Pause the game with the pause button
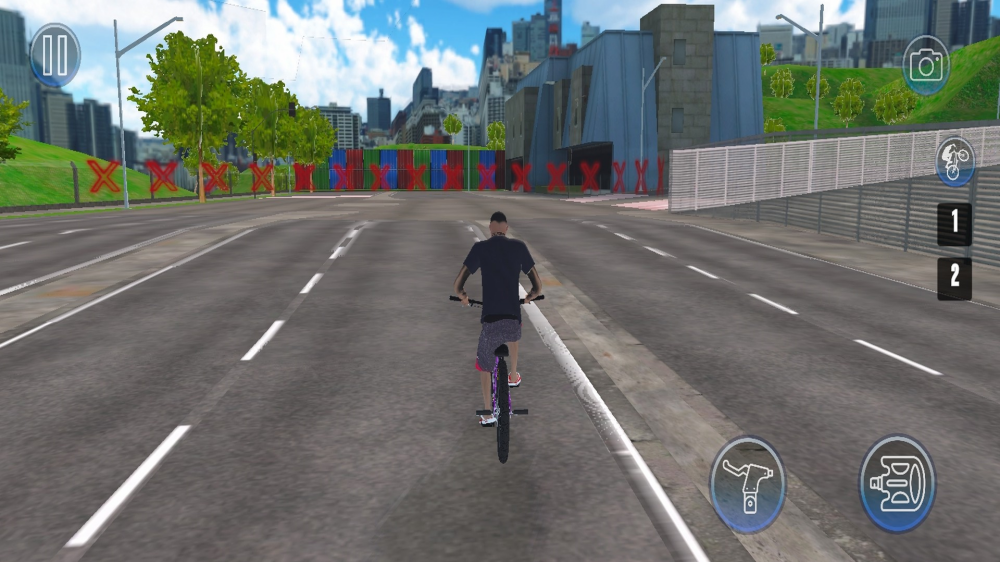This screenshot has width=1000, height=562. (55, 55)
